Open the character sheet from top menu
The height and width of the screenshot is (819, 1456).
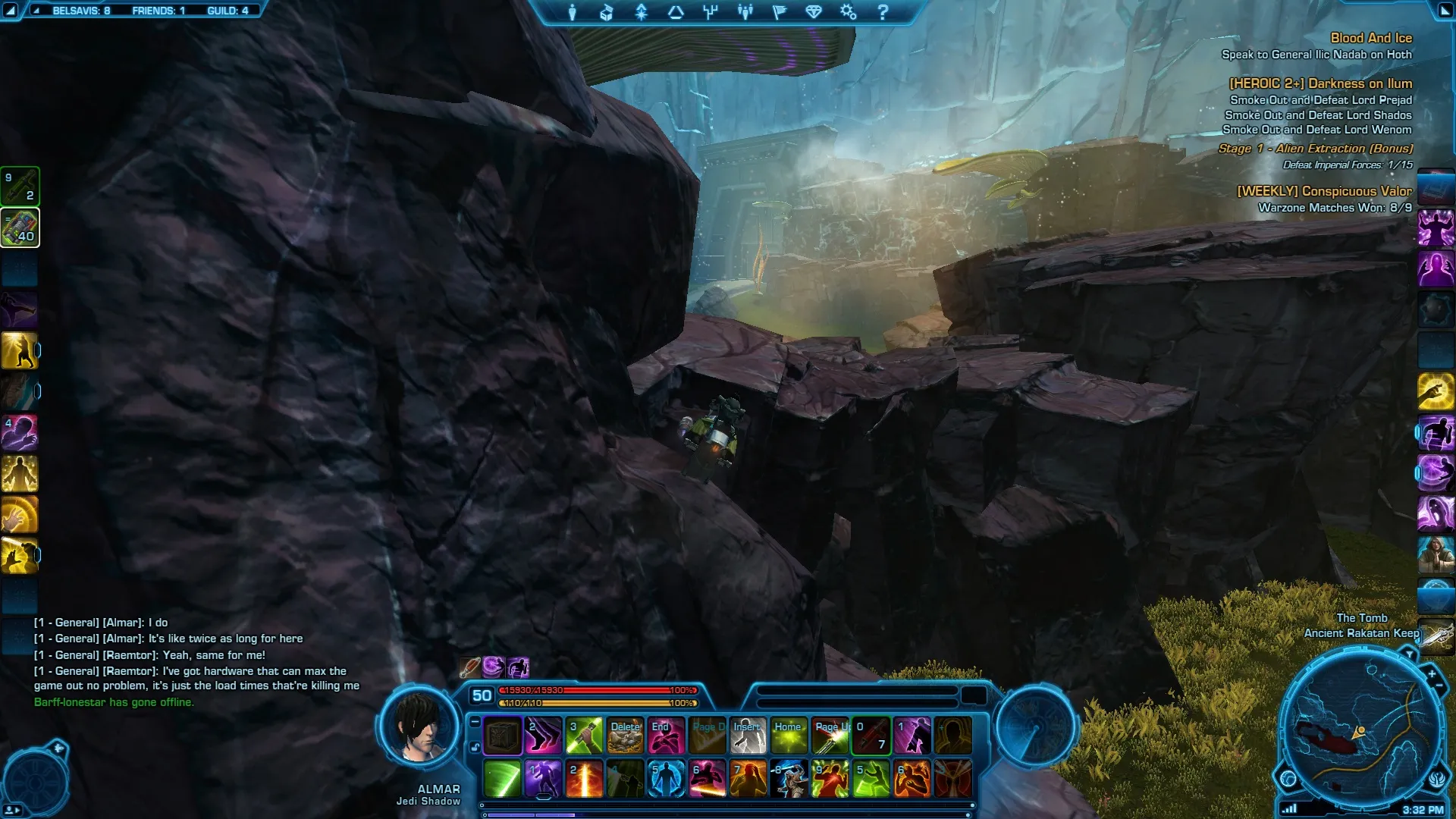[x=573, y=12]
